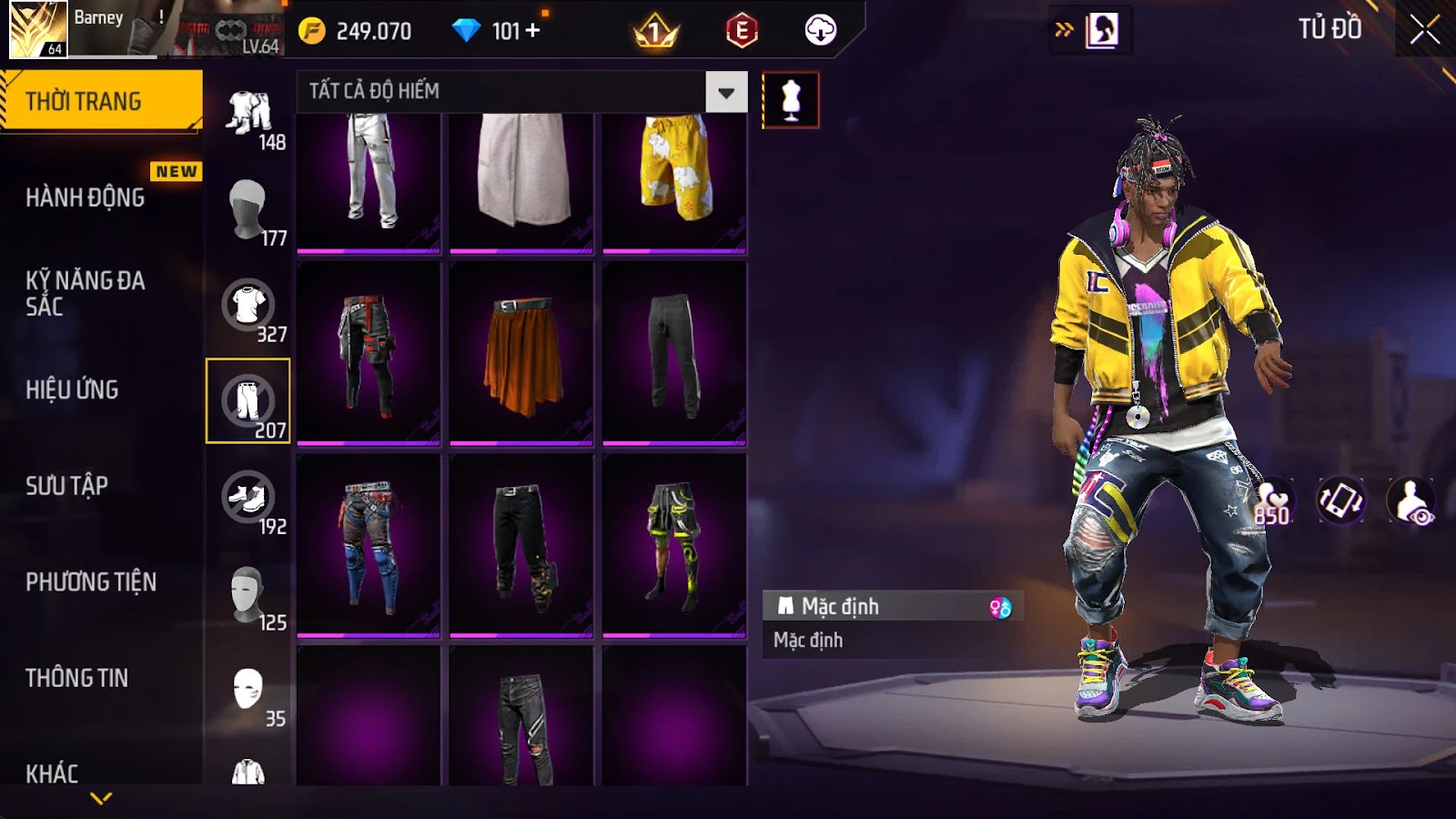Toggle the character rotate view icon

pyautogui.click(x=1340, y=500)
